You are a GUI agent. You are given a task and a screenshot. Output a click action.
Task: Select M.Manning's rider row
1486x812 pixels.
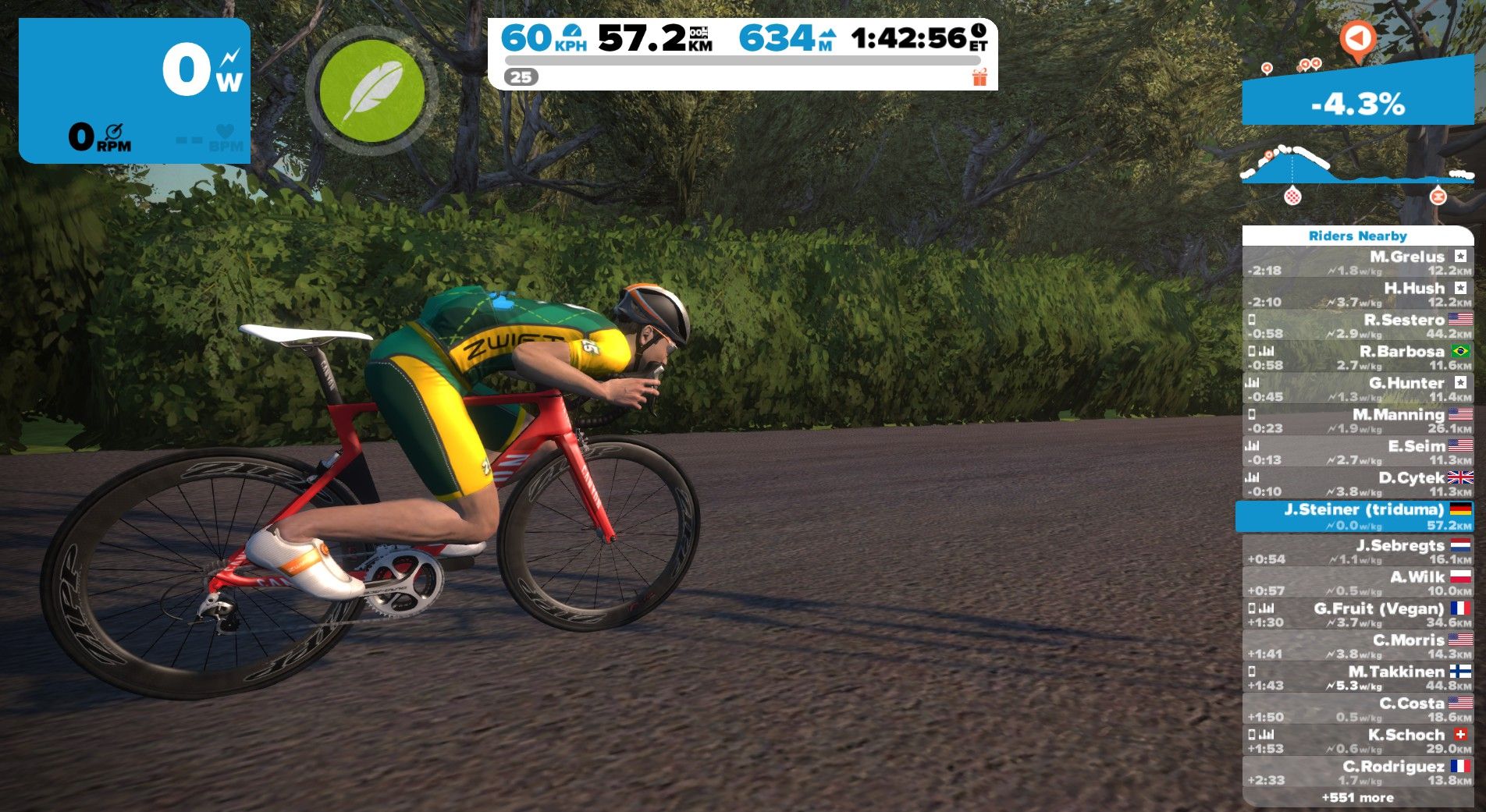(x=1357, y=420)
